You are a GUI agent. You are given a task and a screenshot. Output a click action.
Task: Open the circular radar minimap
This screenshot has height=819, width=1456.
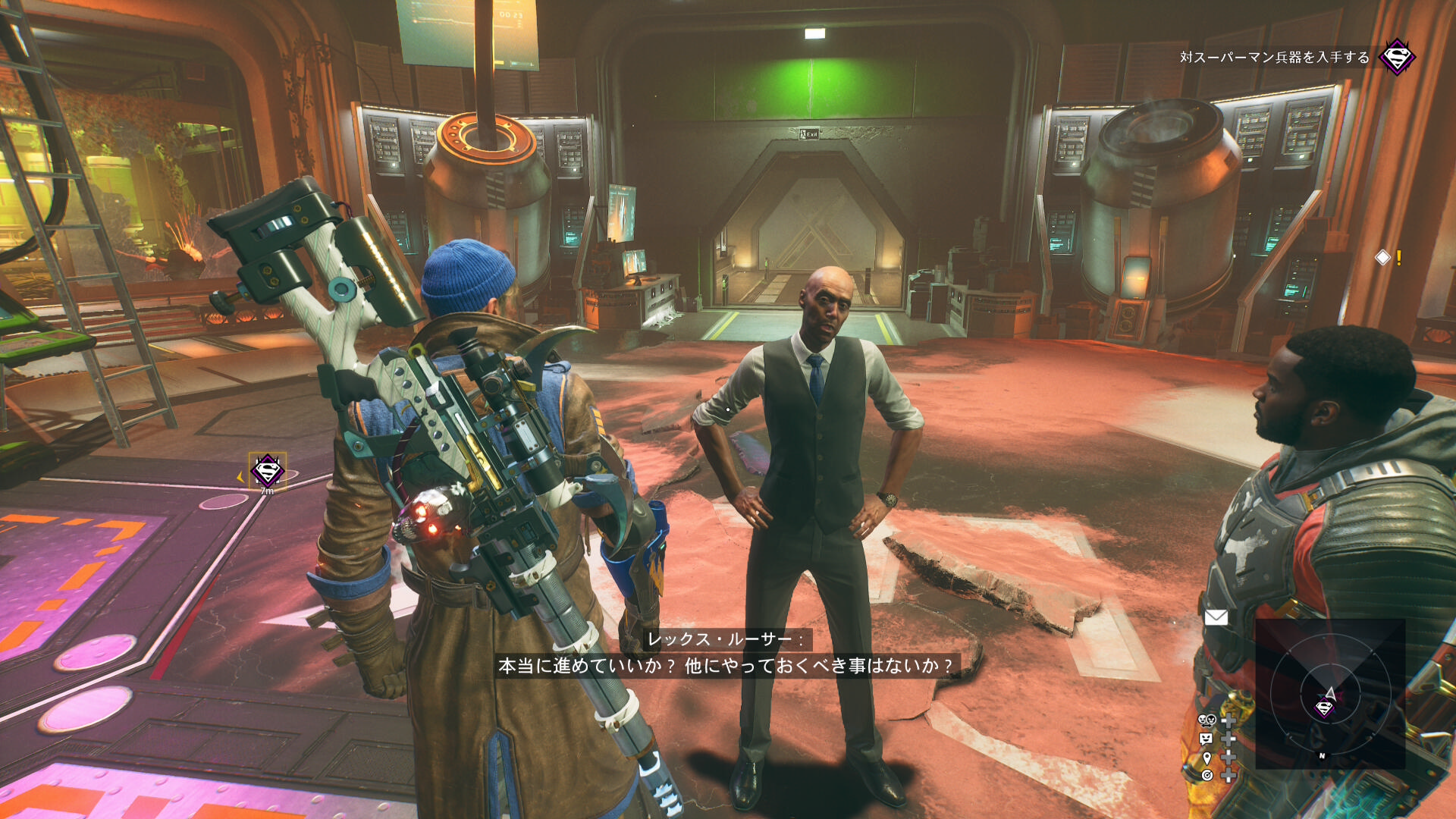pos(1330,694)
